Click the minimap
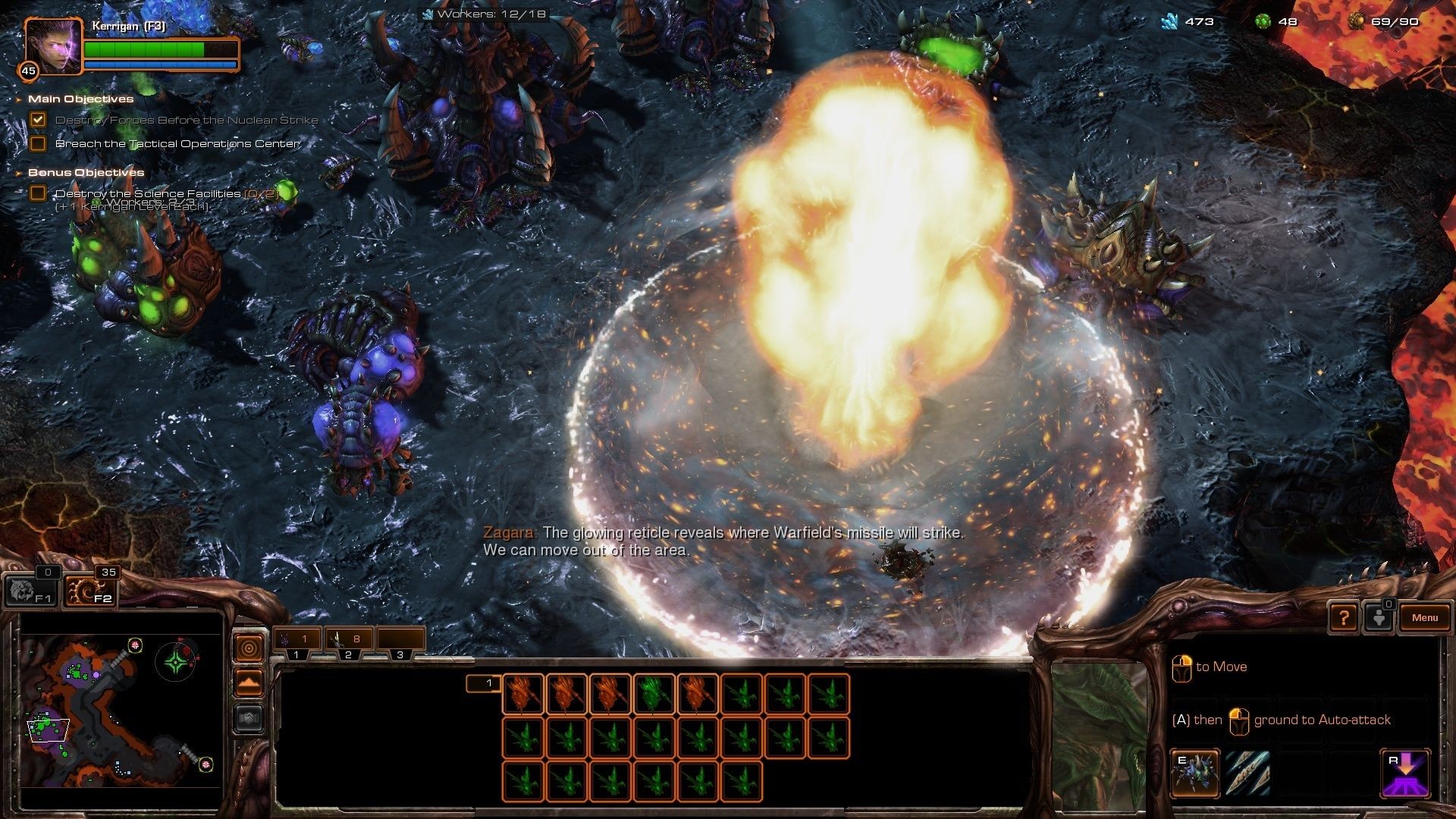 pyautogui.click(x=121, y=711)
